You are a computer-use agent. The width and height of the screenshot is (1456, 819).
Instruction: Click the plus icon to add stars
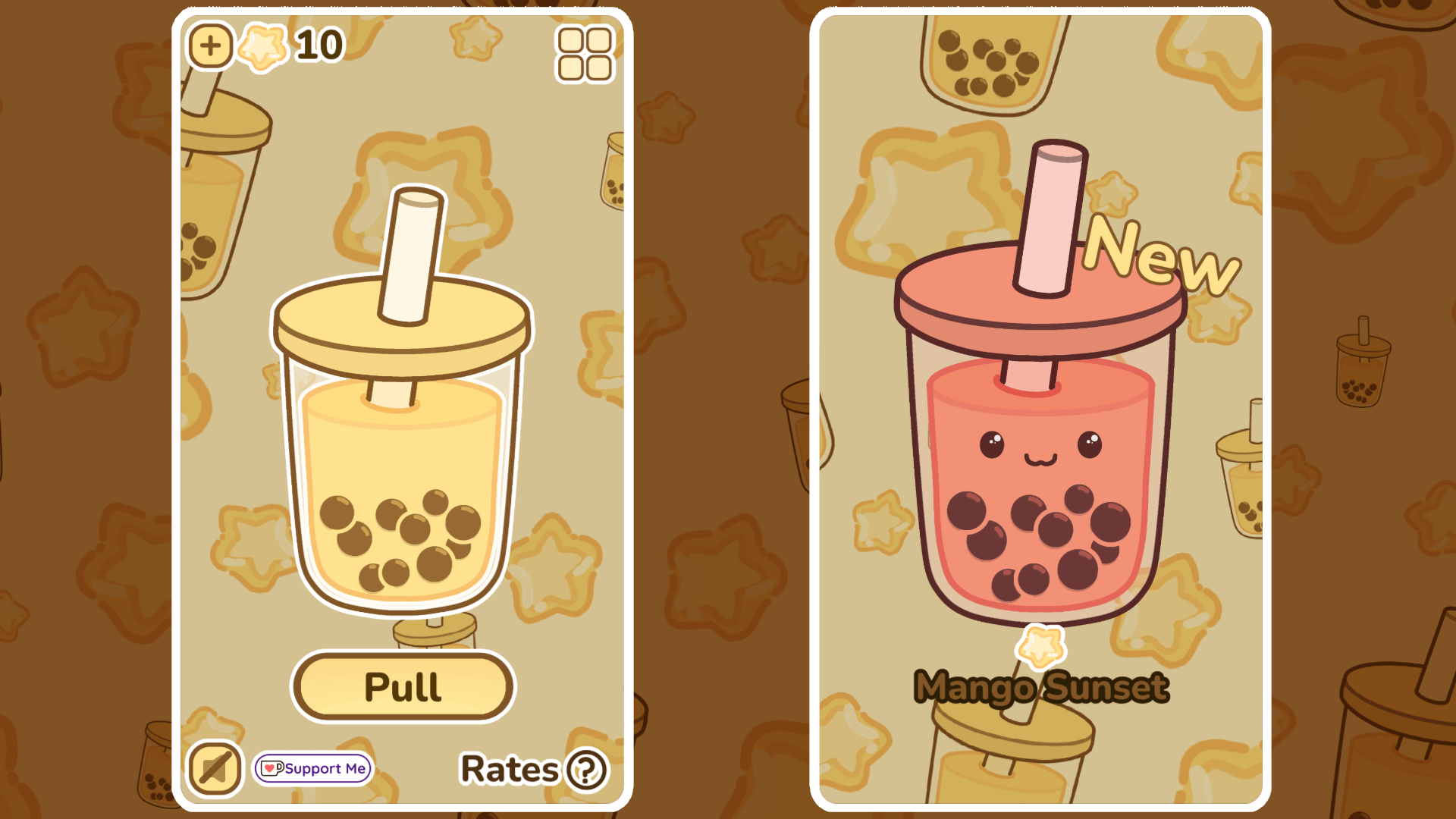(x=210, y=45)
